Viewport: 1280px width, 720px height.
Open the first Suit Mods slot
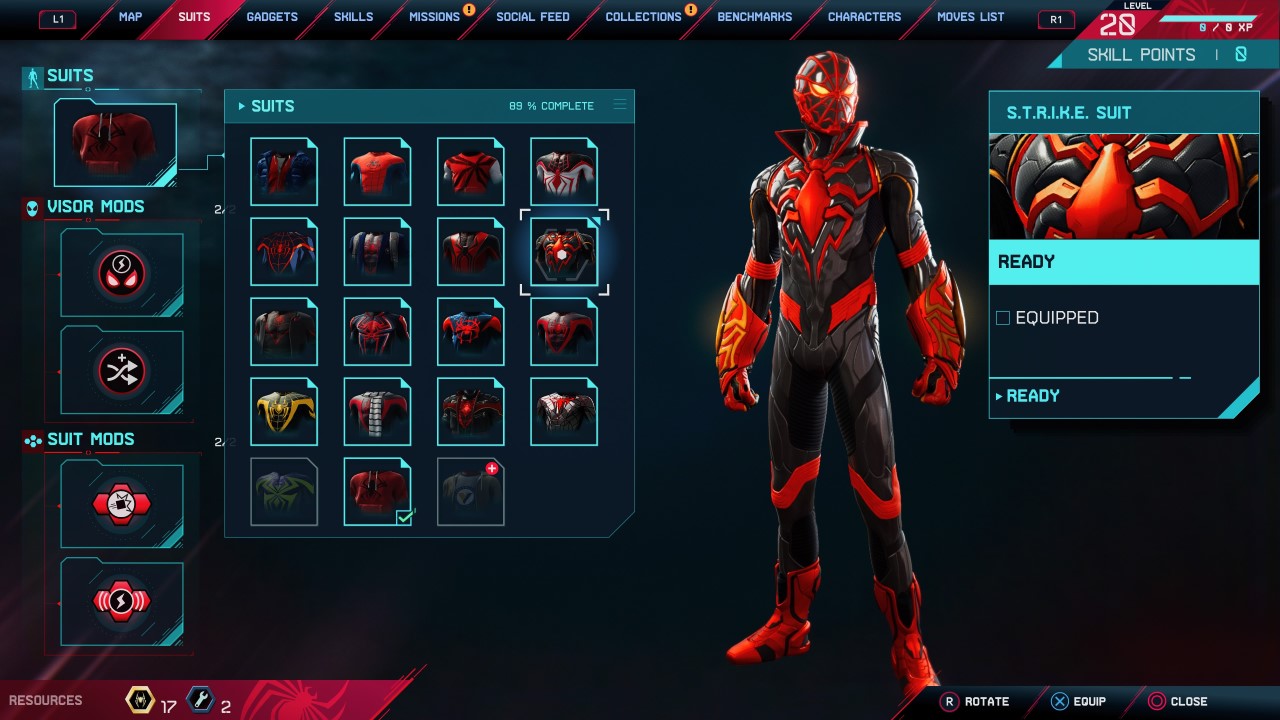pyautogui.click(x=122, y=504)
